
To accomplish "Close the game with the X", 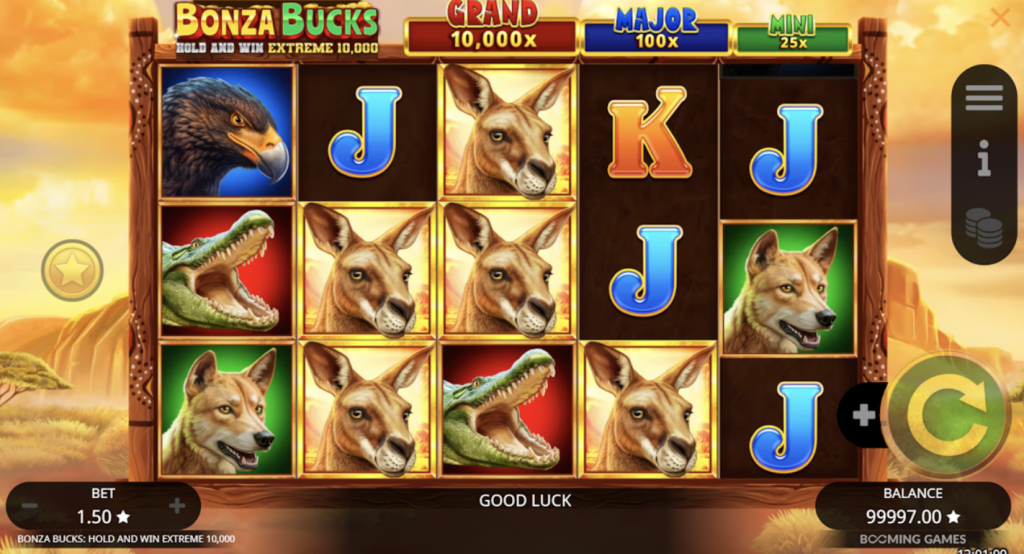I will point(999,17).
